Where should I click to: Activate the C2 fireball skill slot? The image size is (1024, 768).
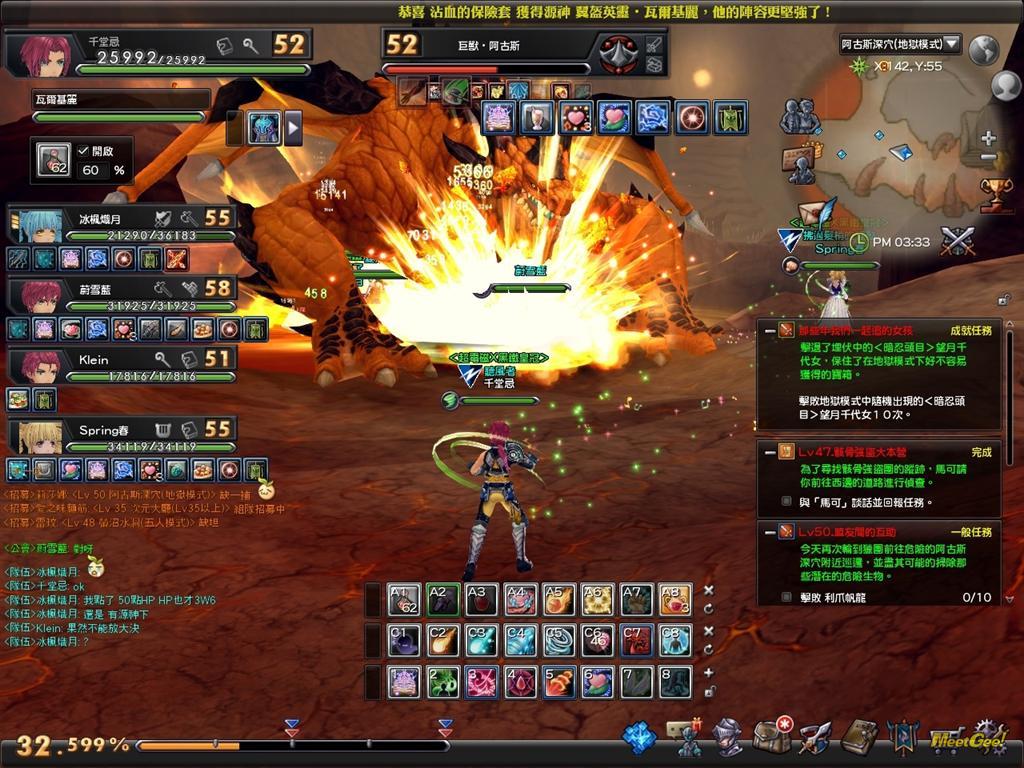point(442,640)
